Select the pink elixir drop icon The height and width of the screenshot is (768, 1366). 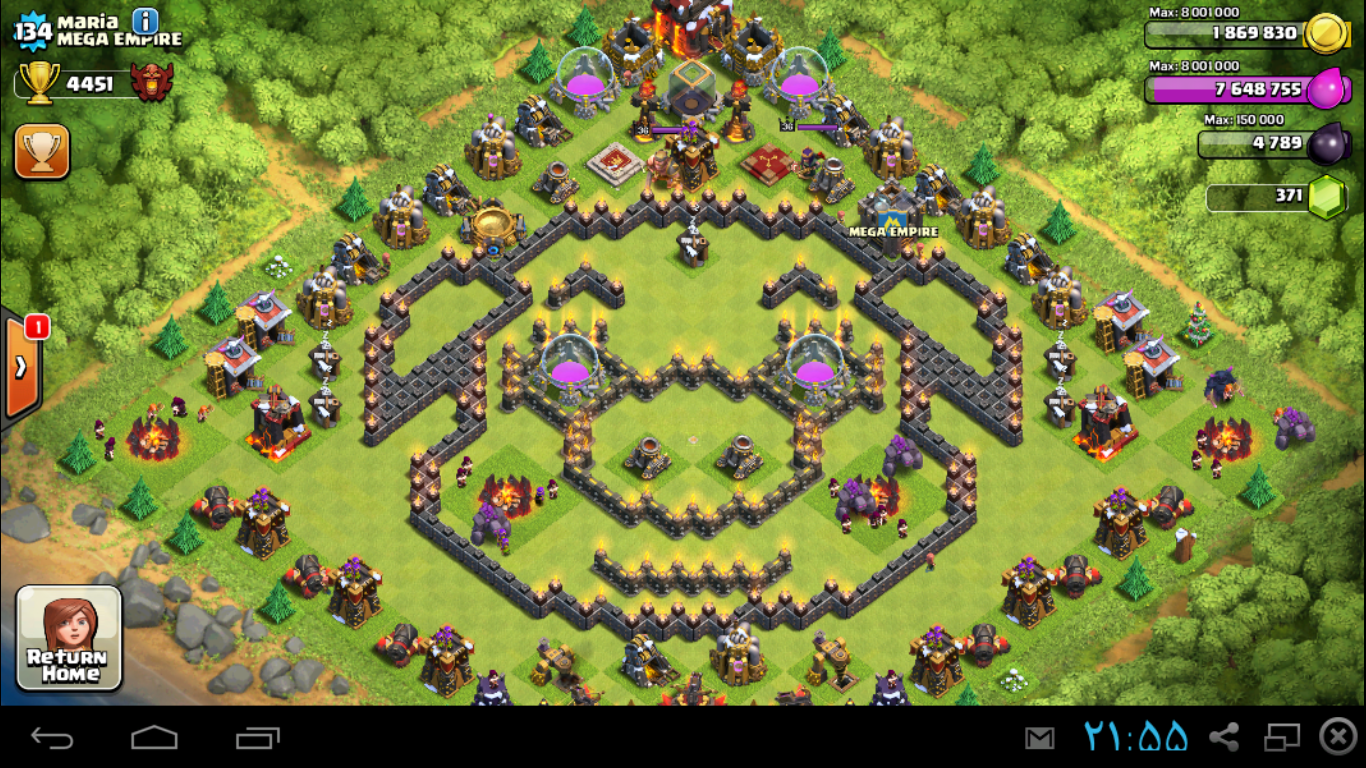coord(1327,89)
